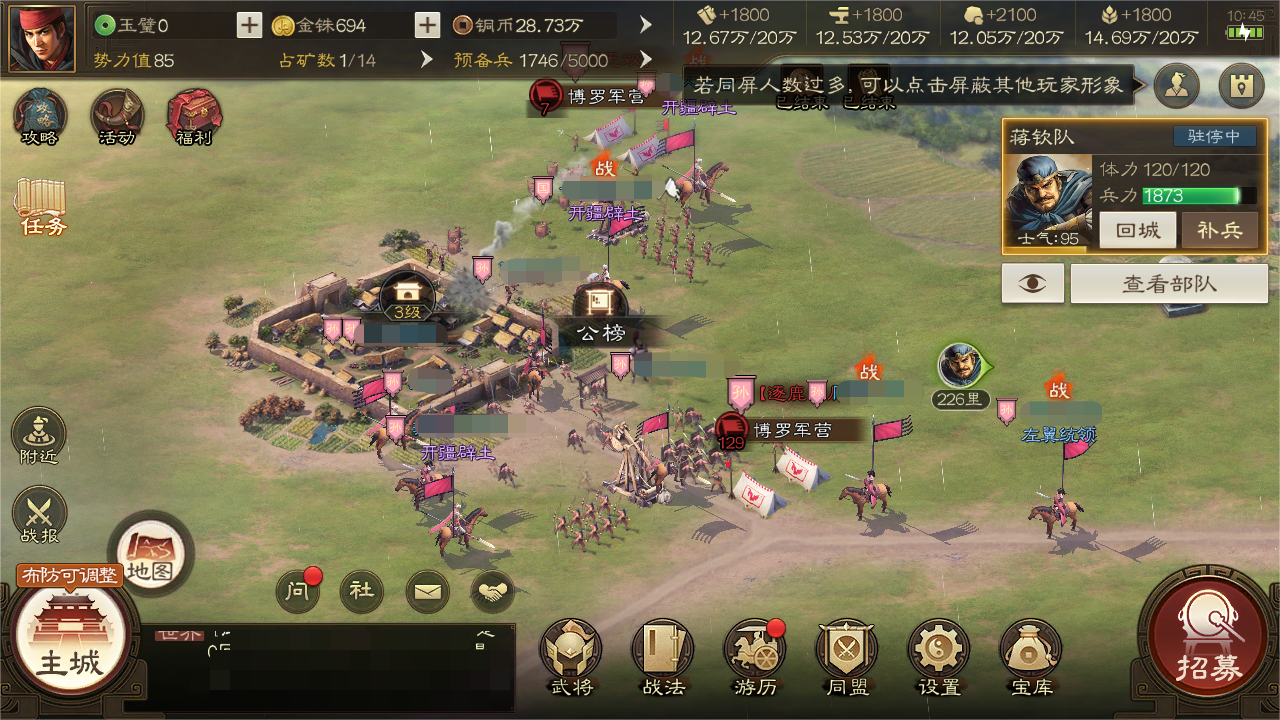This screenshot has width=1280, height=720.
Task: Open the 同盟 alliance menu
Action: click(847, 656)
